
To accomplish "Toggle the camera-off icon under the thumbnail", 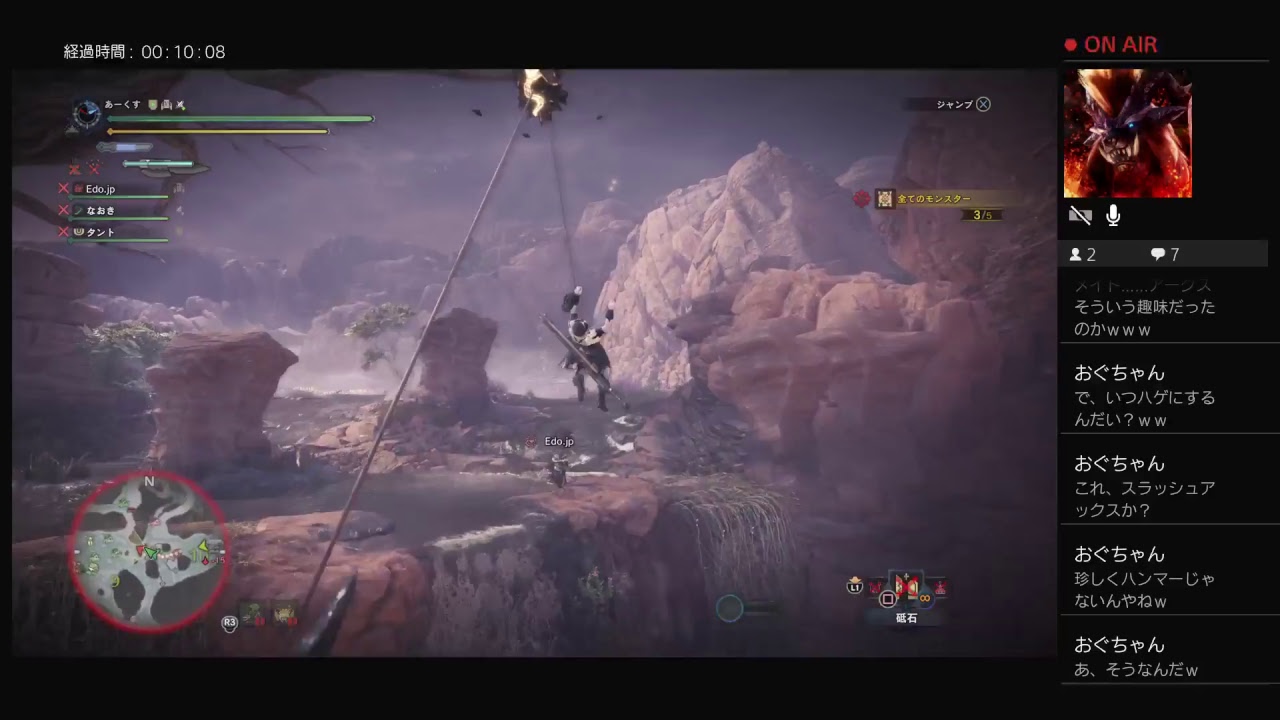I will point(1080,215).
